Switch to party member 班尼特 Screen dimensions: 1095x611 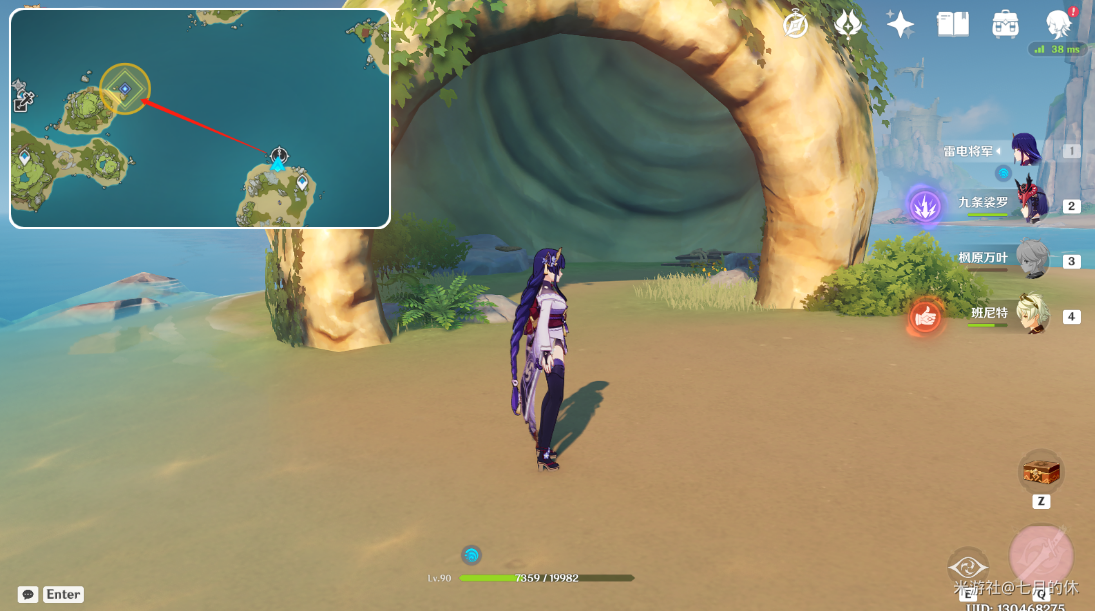pyautogui.click(x=1030, y=314)
